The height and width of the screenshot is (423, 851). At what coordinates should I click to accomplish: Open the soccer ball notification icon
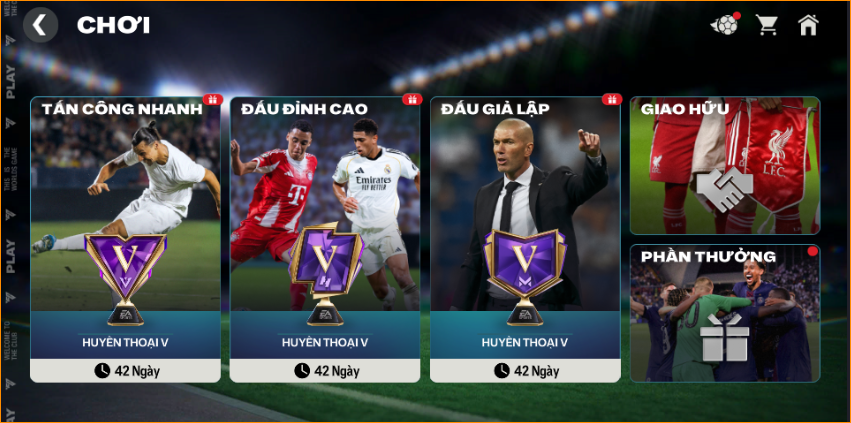(x=724, y=25)
